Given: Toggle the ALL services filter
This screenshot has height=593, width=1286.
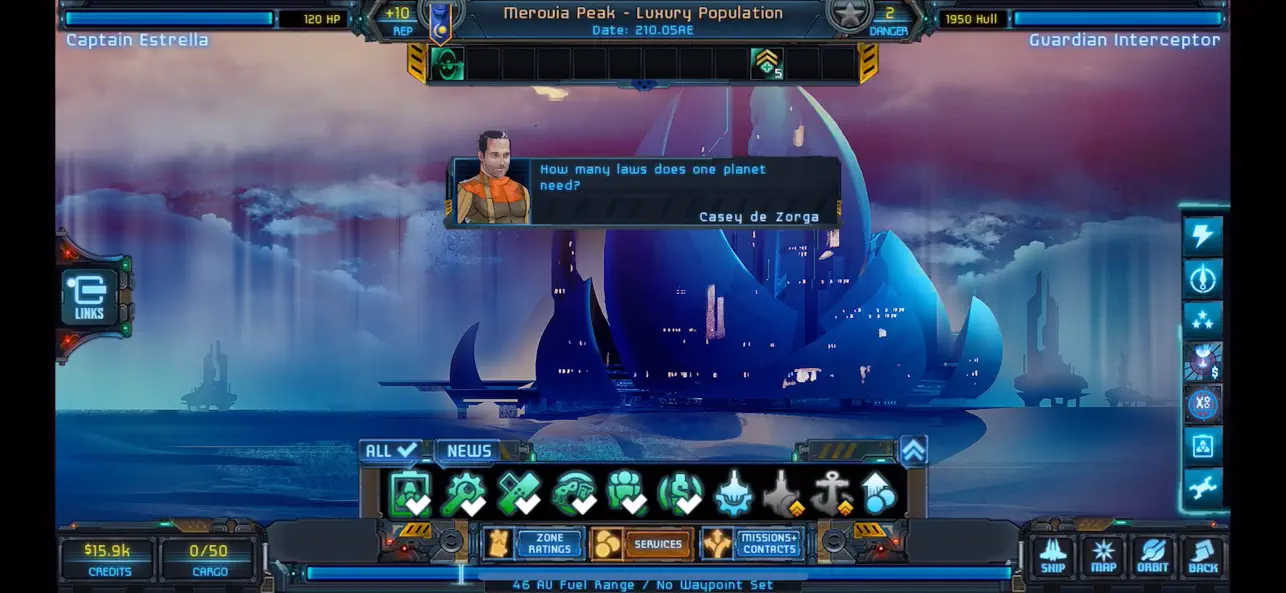Looking at the screenshot, I should pos(391,451).
